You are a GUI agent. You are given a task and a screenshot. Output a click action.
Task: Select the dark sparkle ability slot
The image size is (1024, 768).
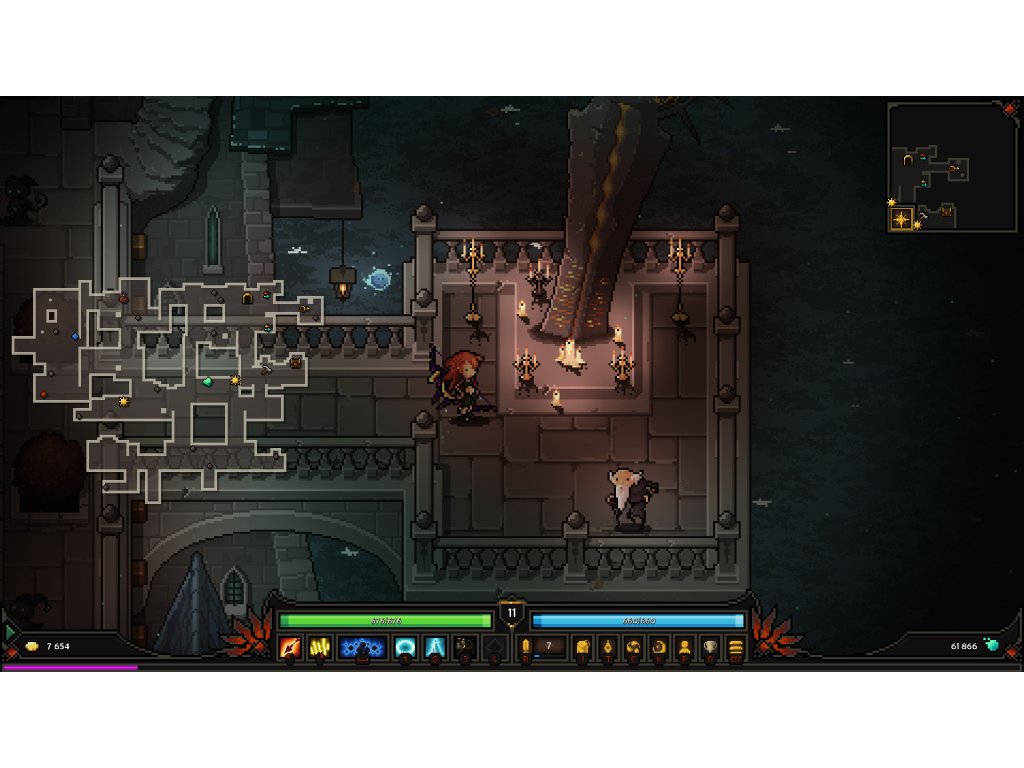pyautogui.click(x=464, y=647)
